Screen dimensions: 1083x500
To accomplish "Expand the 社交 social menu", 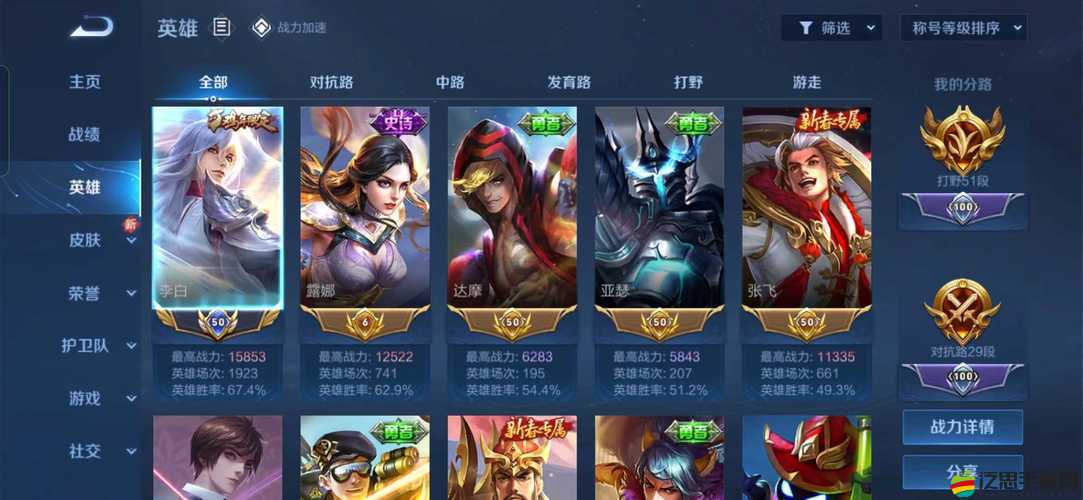I will 98,451.
